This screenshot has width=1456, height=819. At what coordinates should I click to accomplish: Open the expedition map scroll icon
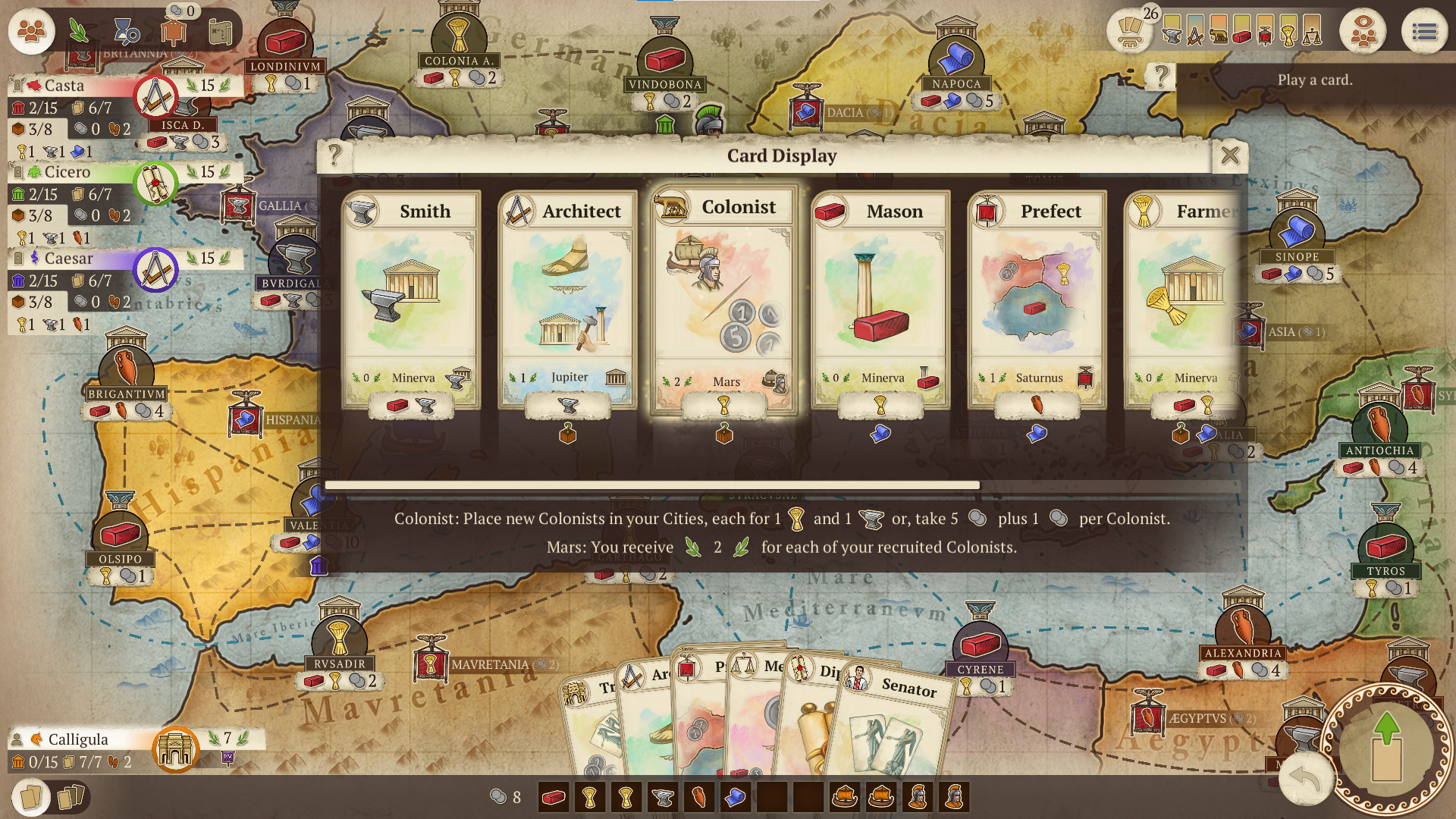[220, 32]
